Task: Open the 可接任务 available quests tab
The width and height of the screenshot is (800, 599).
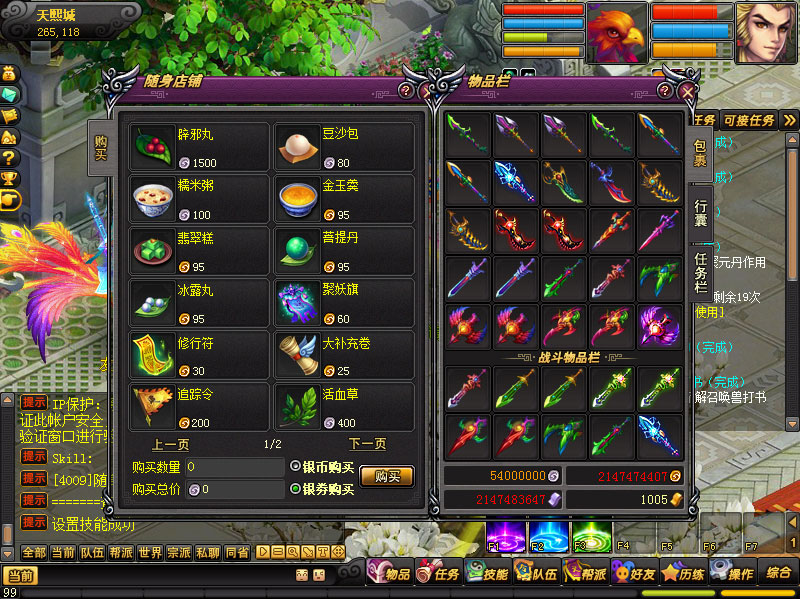Action: tap(749, 121)
